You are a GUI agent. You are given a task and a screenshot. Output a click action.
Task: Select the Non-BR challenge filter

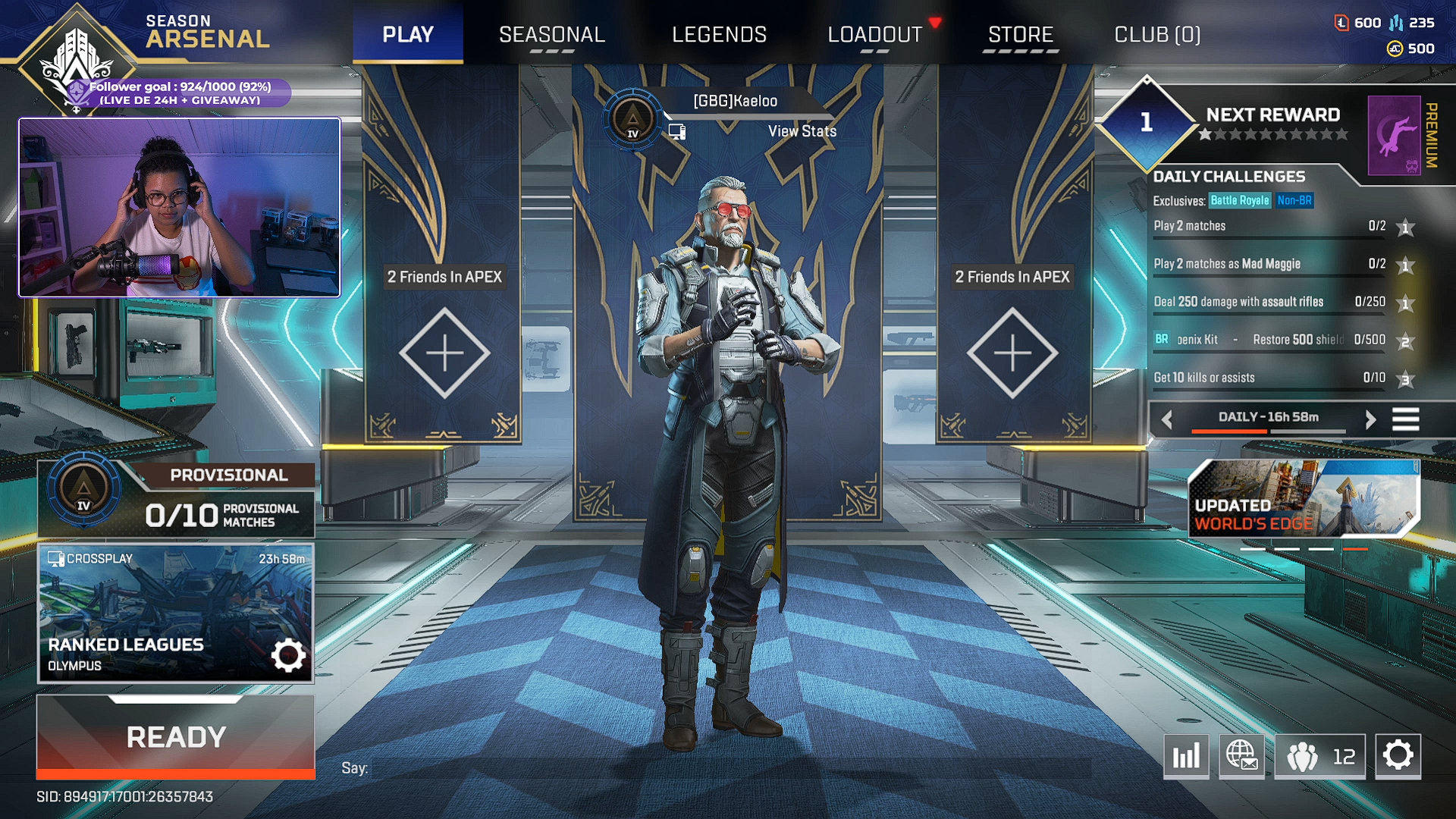coord(1294,201)
